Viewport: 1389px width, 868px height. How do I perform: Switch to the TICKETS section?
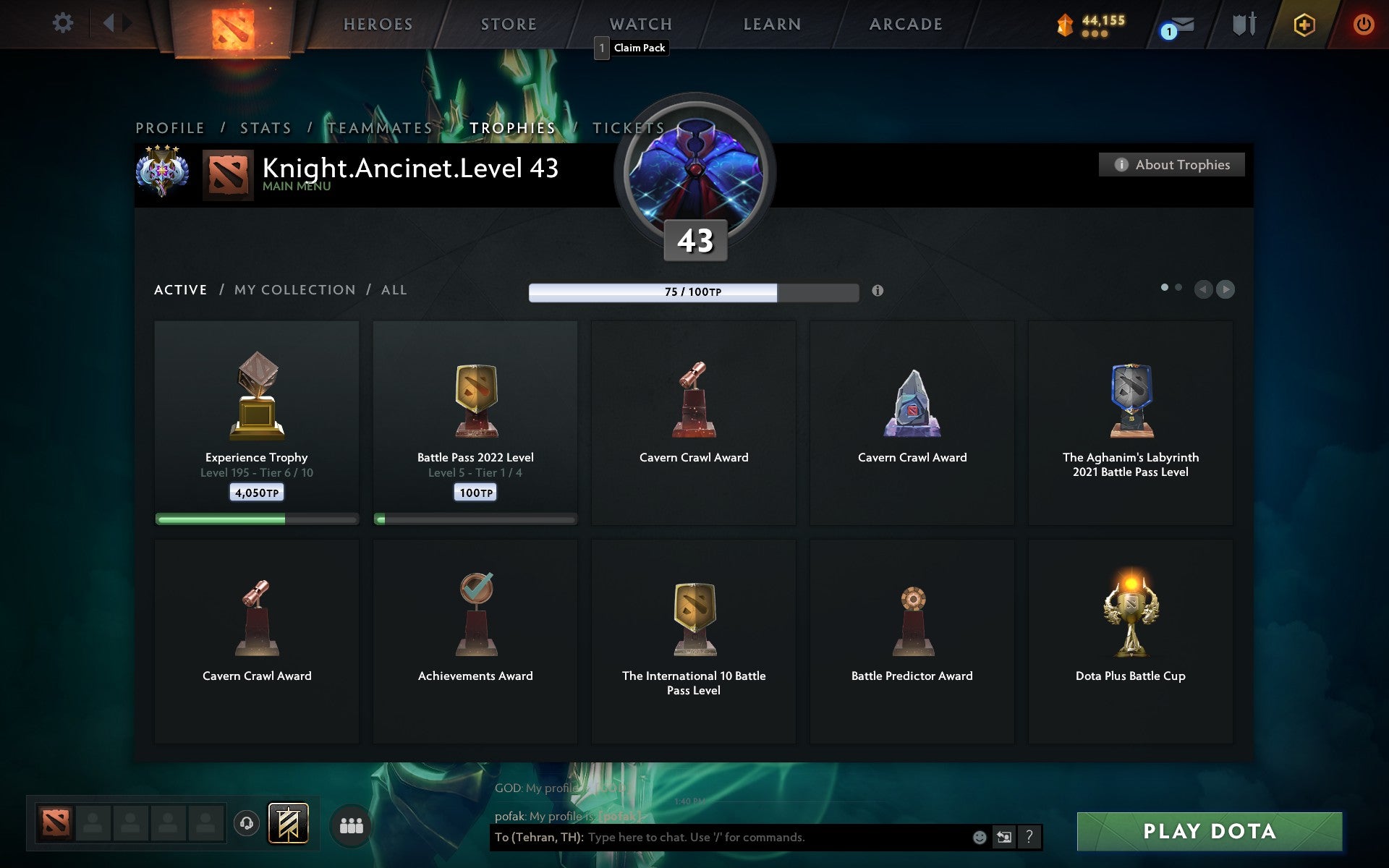point(626,127)
